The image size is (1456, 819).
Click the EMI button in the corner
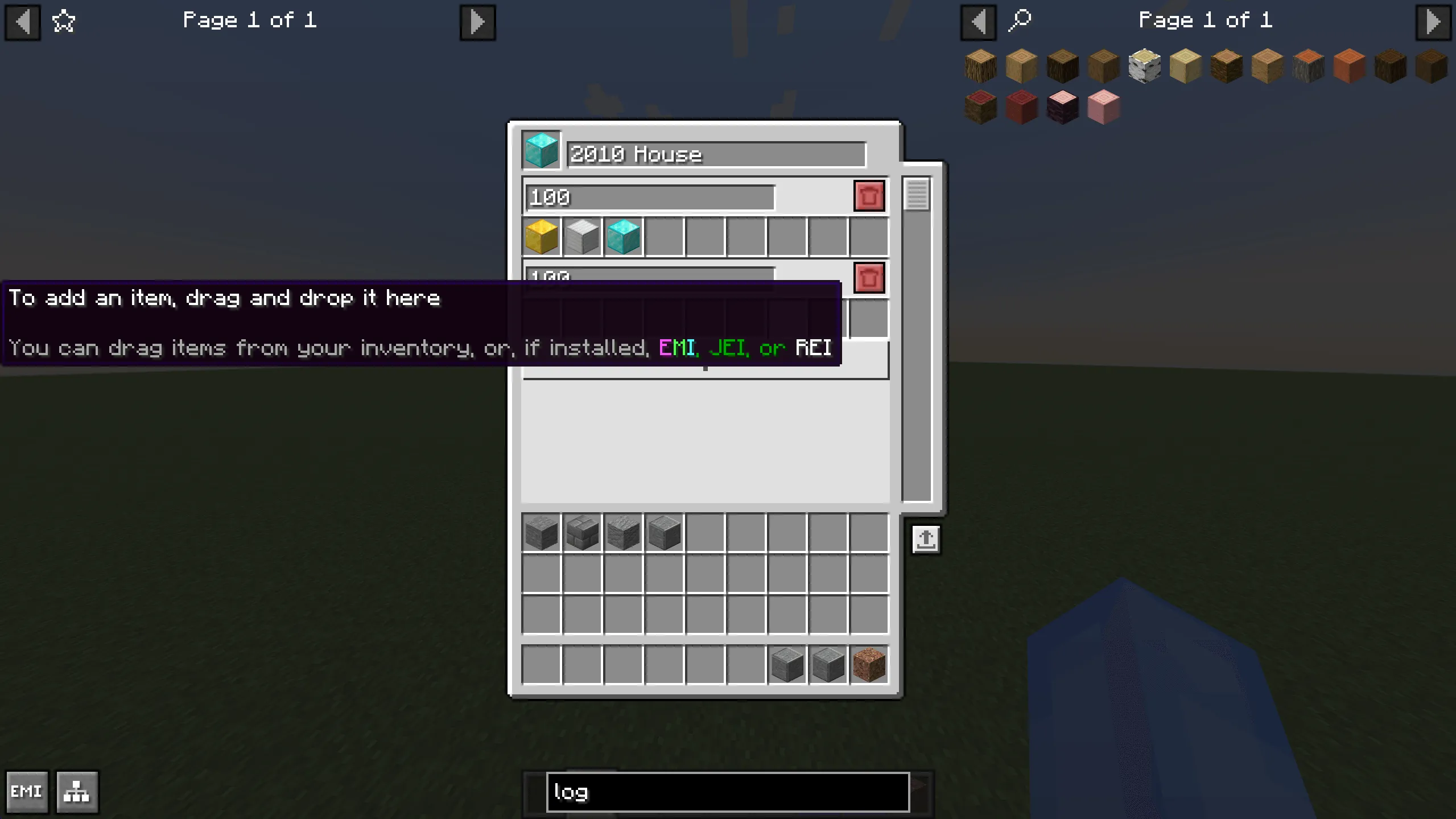(27, 791)
